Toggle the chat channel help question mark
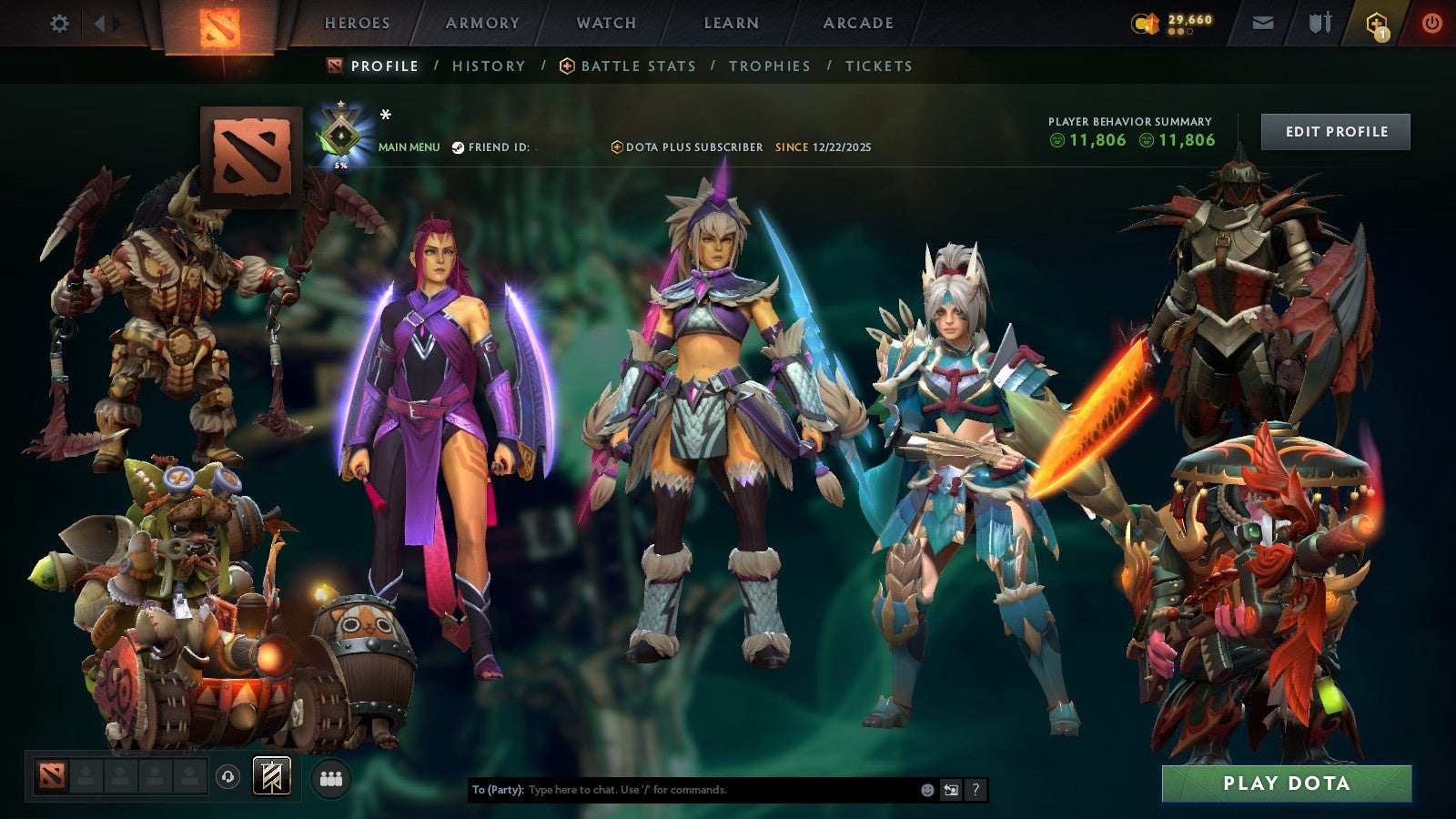Screen dimensions: 1456x819 pos(977,791)
